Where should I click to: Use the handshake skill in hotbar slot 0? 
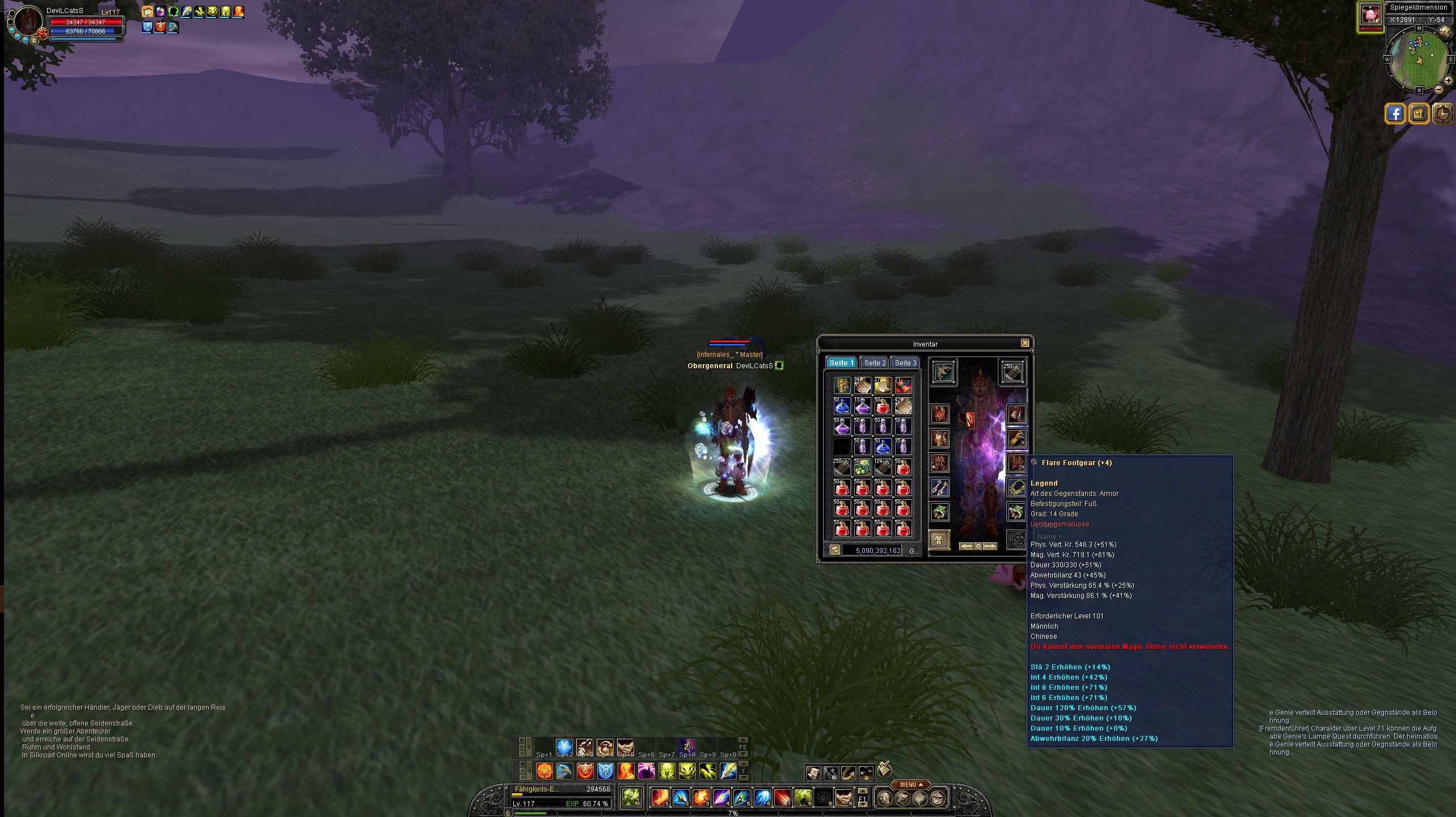click(x=843, y=798)
